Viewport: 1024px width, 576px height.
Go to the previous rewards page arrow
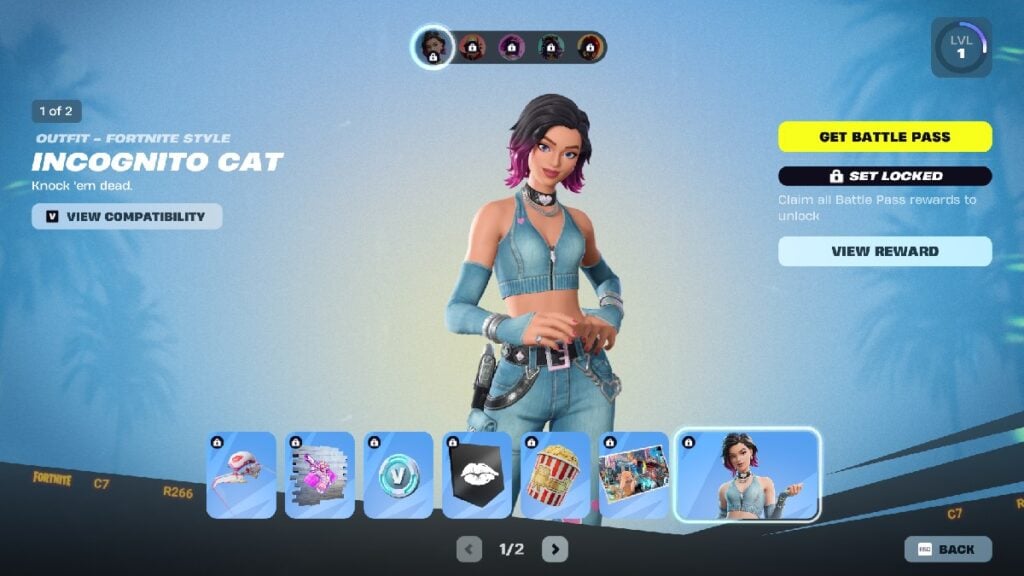click(469, 549)
